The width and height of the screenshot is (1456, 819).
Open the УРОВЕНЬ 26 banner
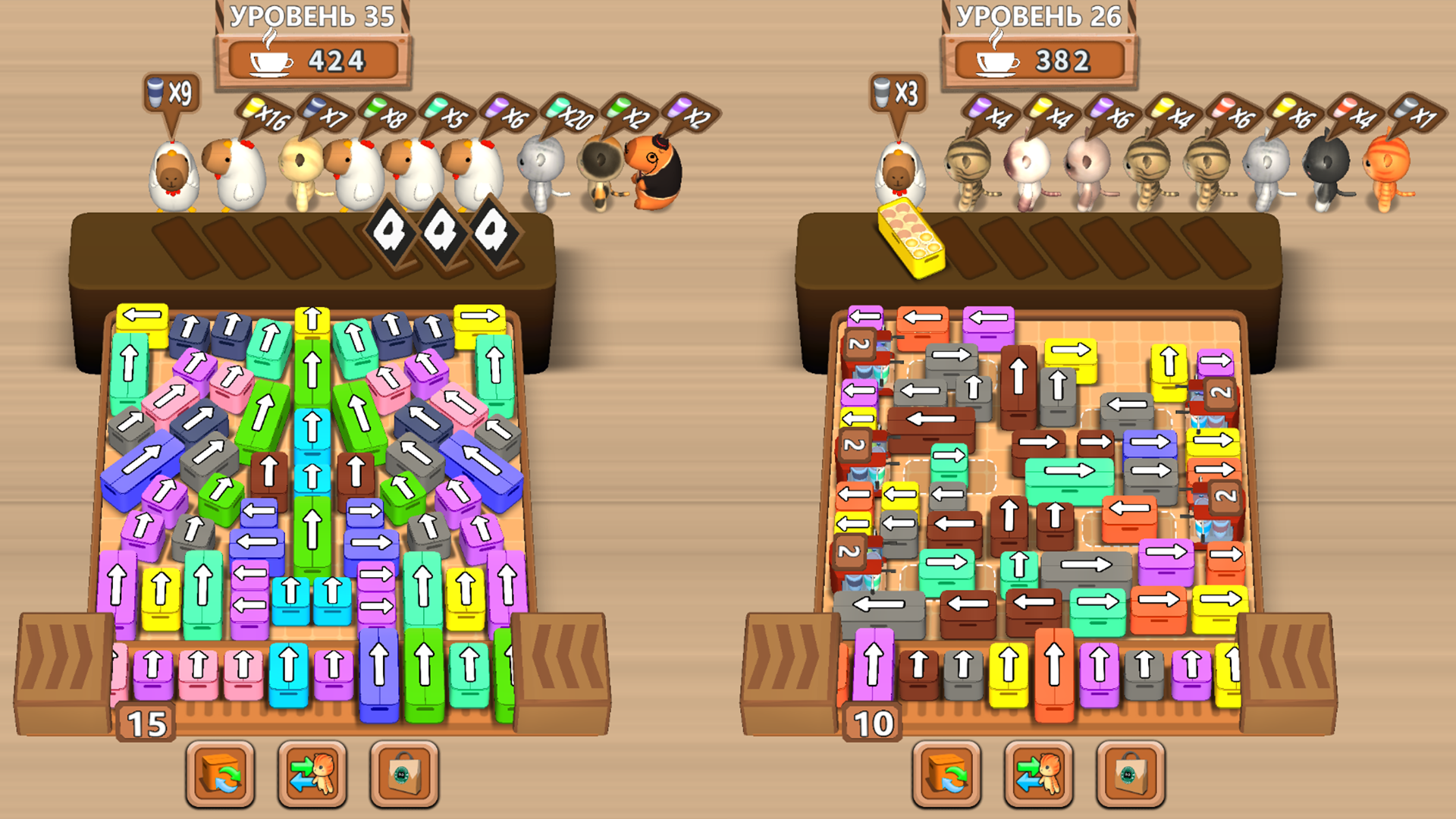pos(1039,15)
